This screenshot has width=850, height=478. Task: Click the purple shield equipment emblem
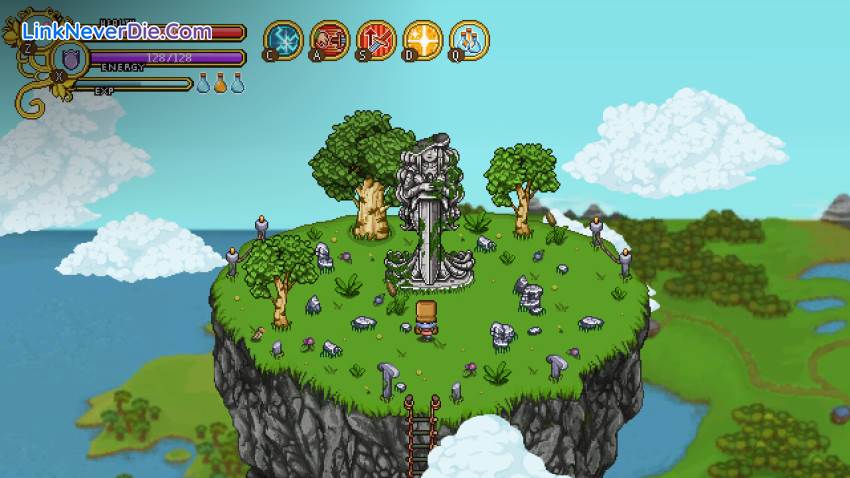click(x=71, y=58)
